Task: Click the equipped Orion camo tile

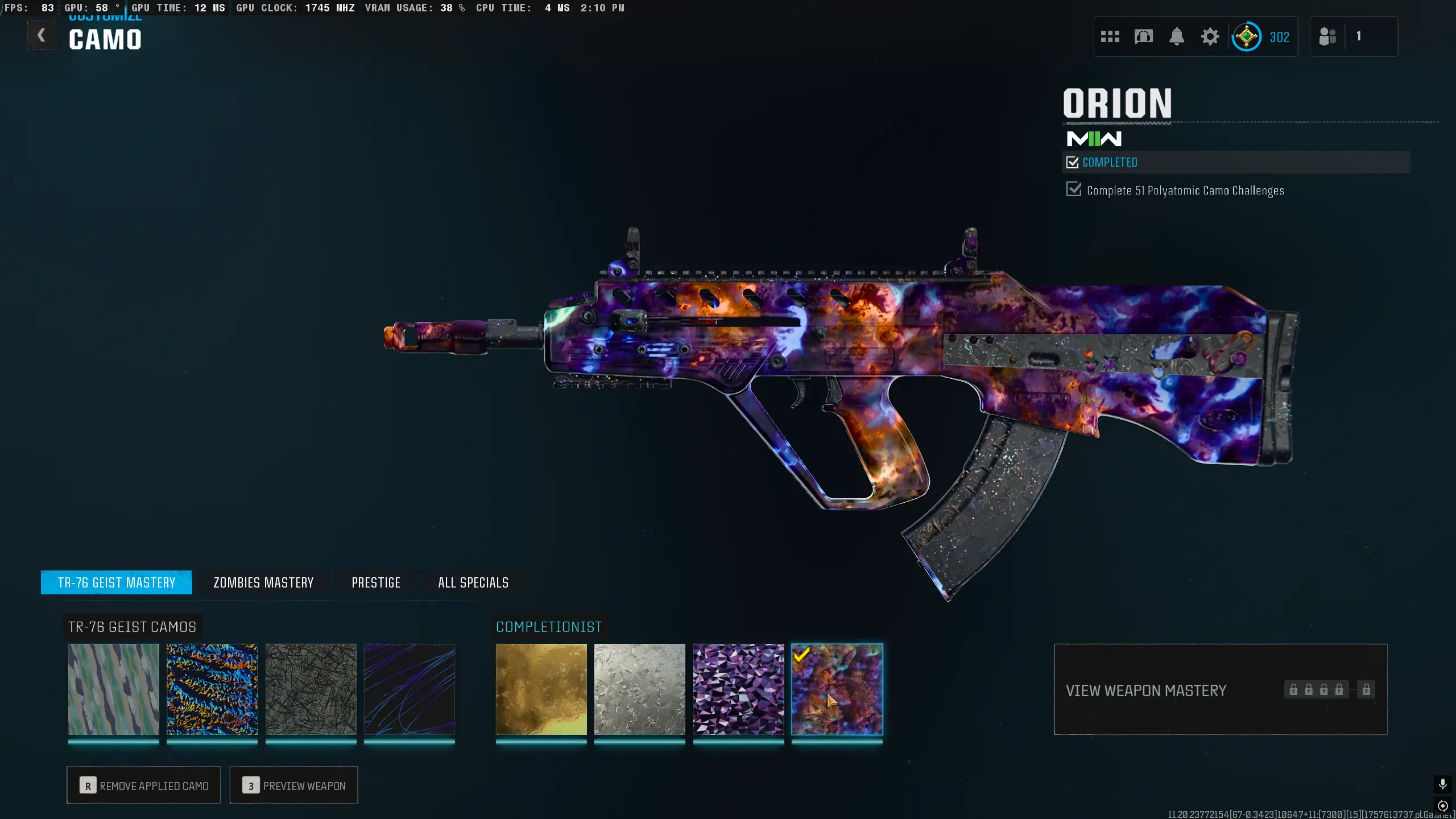Action: point(837,689)
